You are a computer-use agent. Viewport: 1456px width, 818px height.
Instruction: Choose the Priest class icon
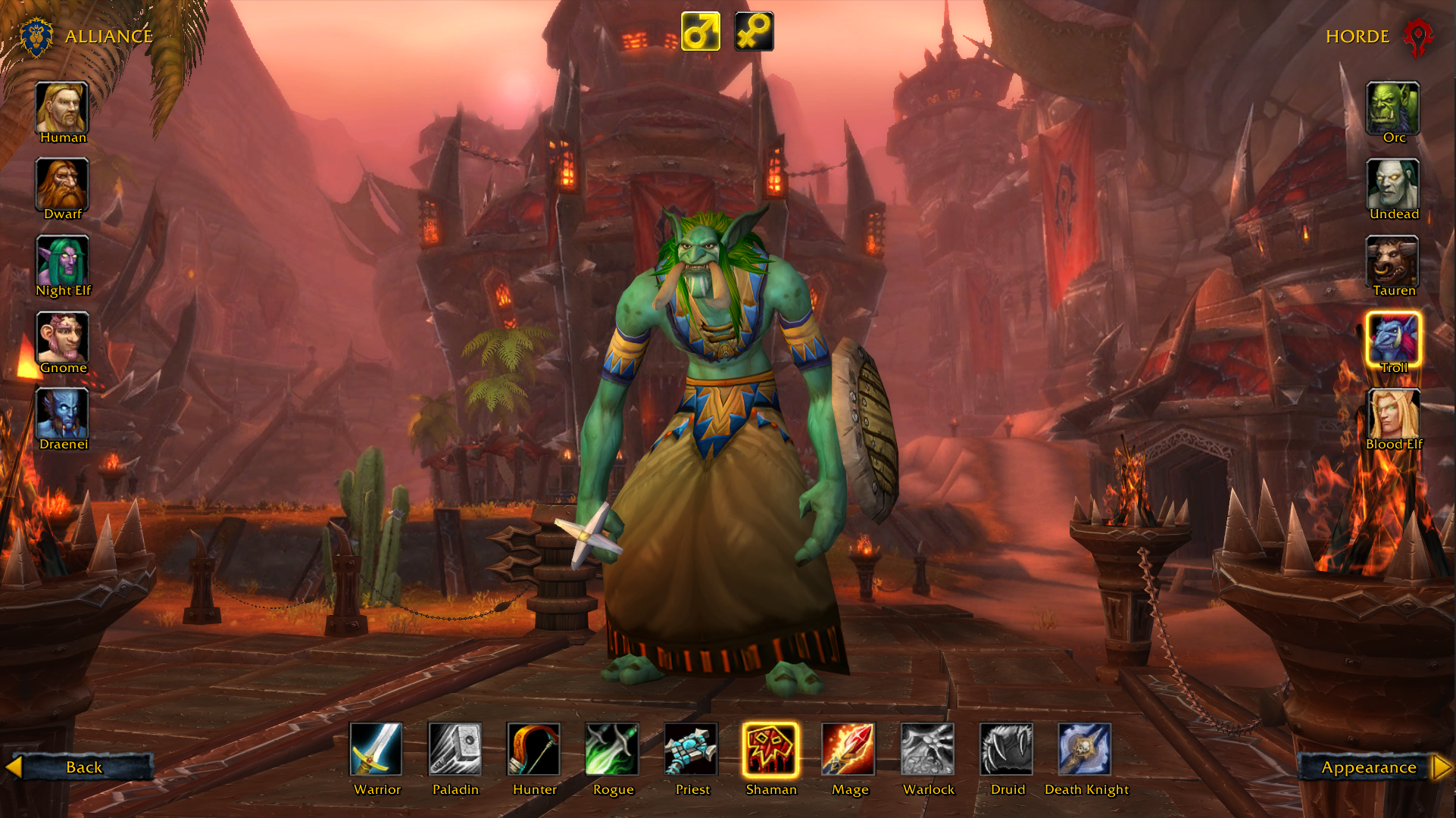(x=691, y=749)
